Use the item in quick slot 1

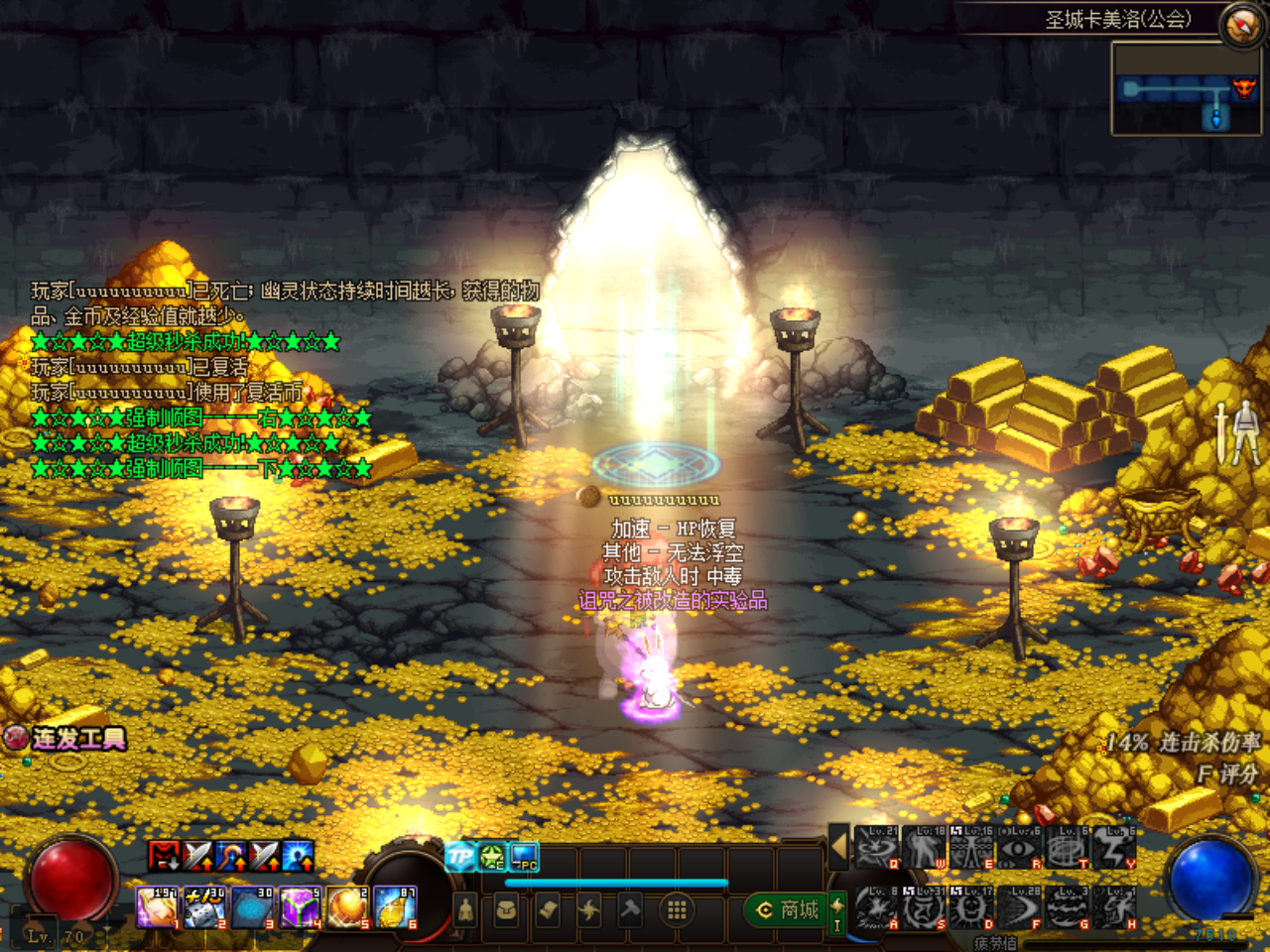[x=157, y=908]
